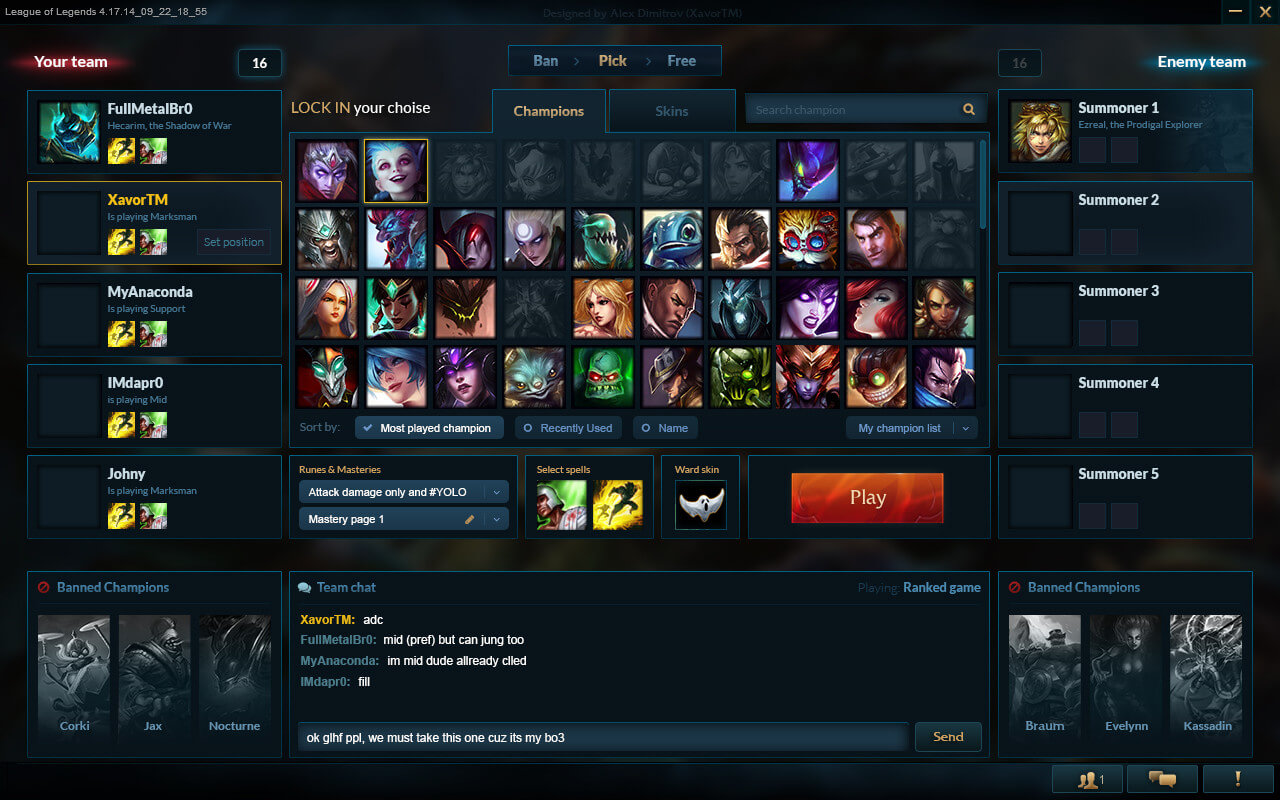
Task: Minimize the game client window
Action: 1237,11
